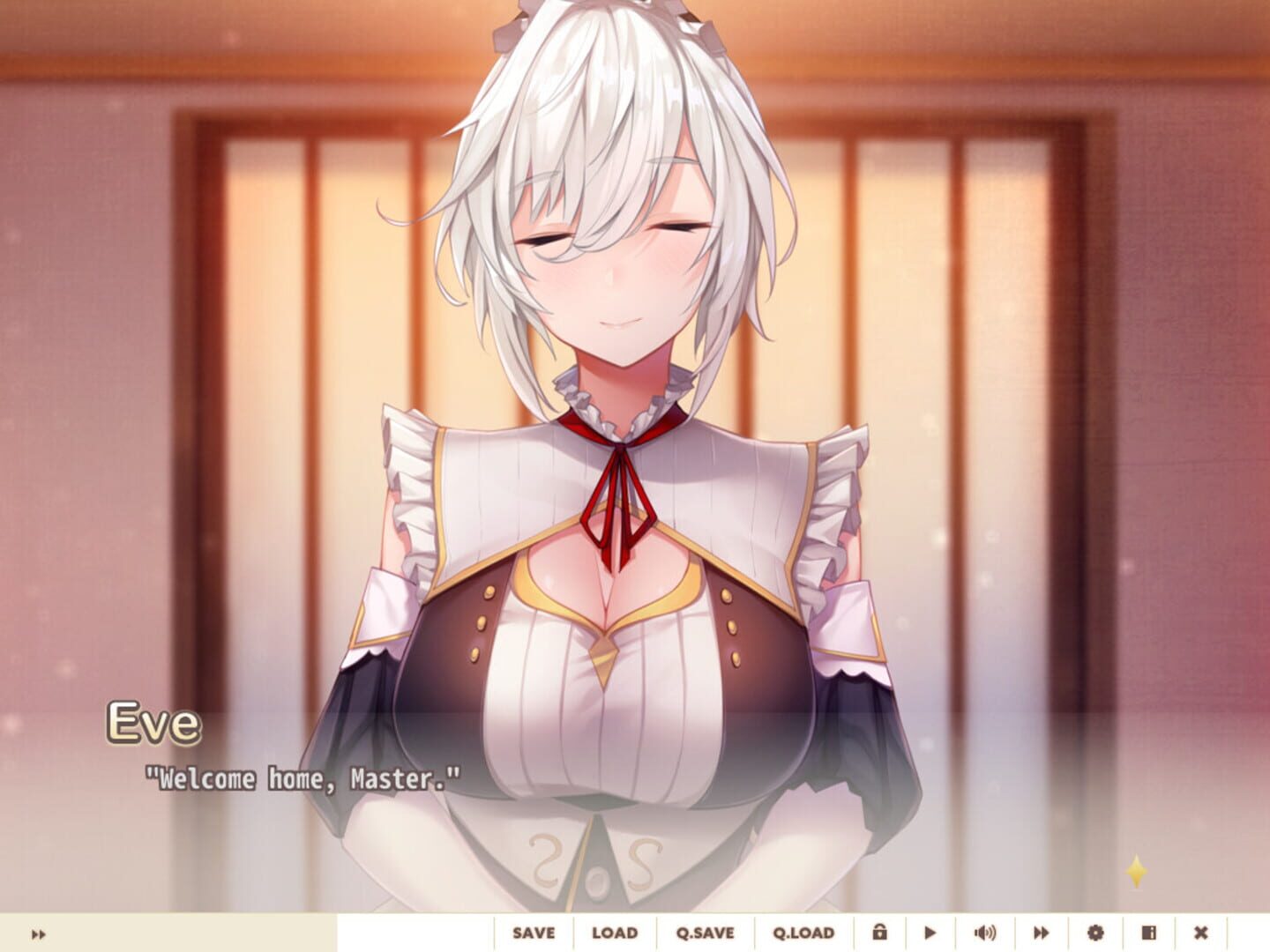
Task: Click the speaker toolbar item to adjust volume
Action: coord(984,932)
